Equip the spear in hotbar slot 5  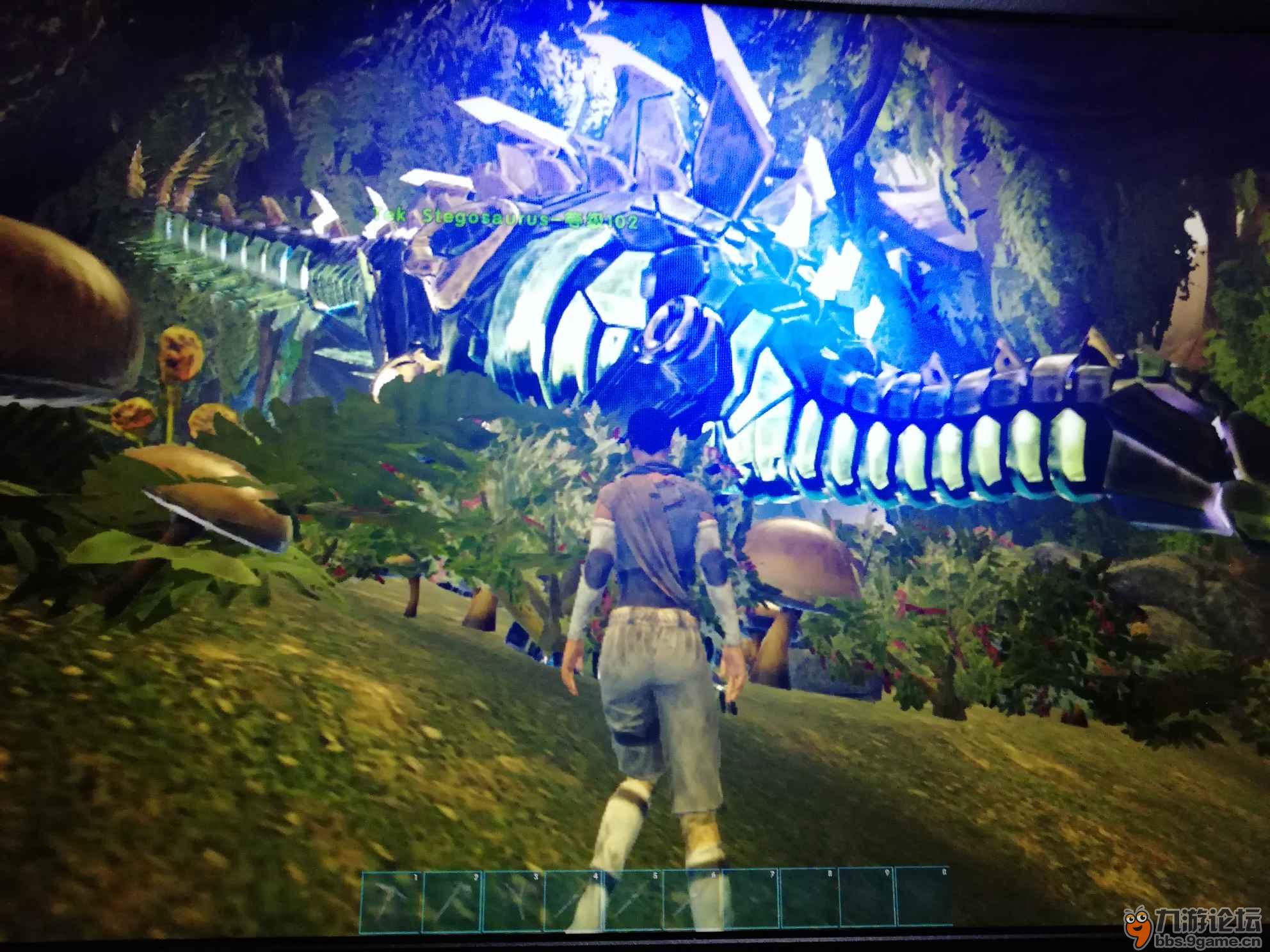(632, 896)
